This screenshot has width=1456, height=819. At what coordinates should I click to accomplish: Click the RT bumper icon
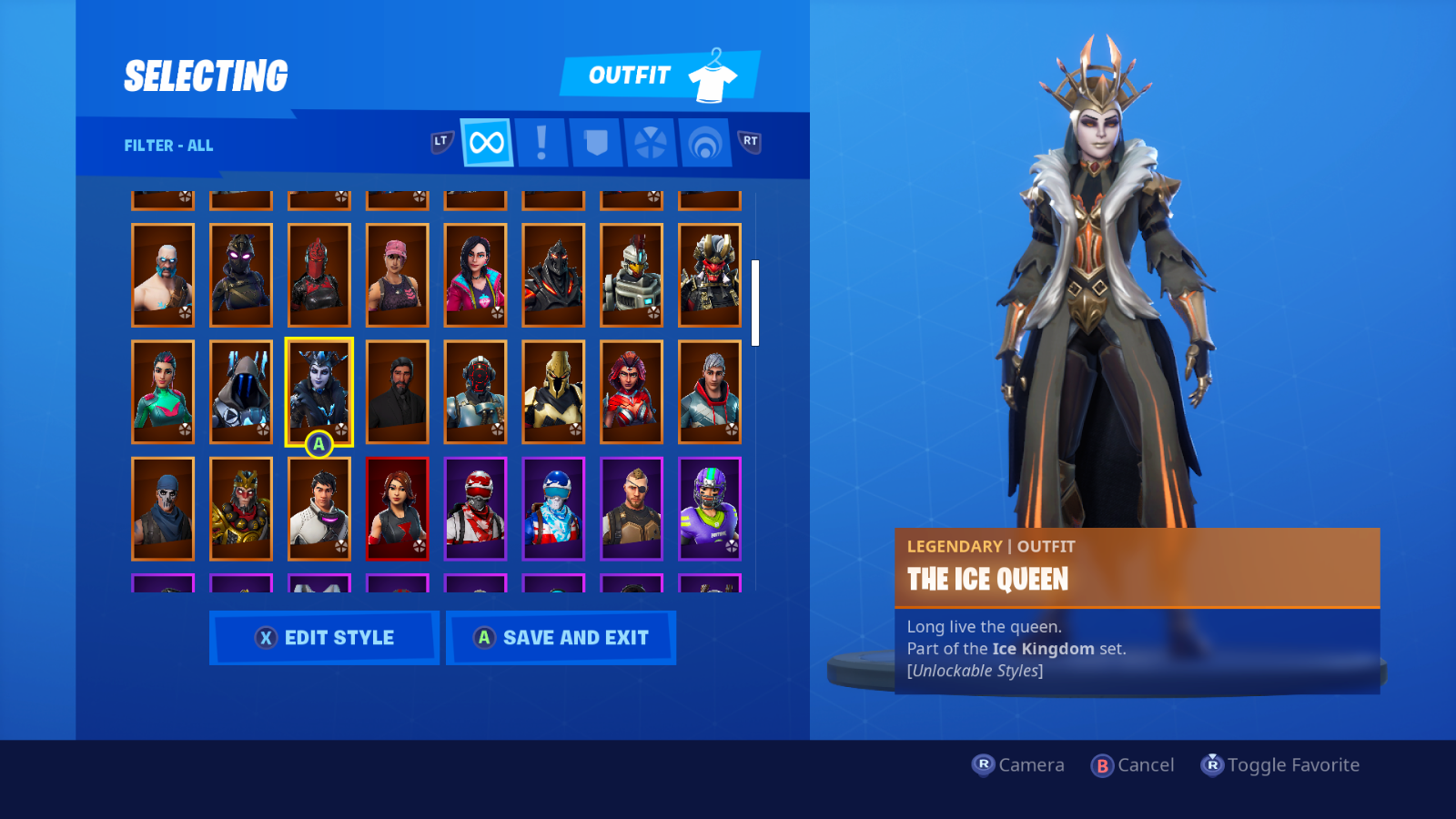750,142
